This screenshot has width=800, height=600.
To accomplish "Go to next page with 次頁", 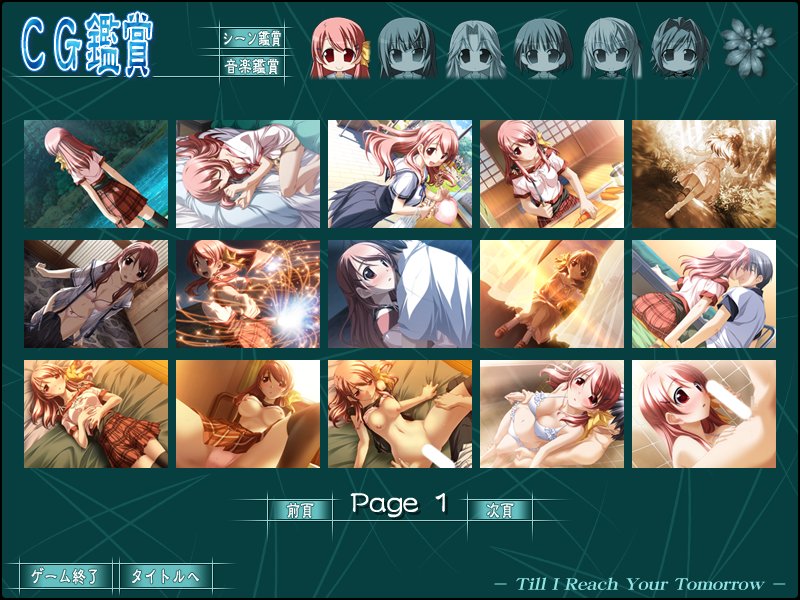I will (x=499, y=509).
